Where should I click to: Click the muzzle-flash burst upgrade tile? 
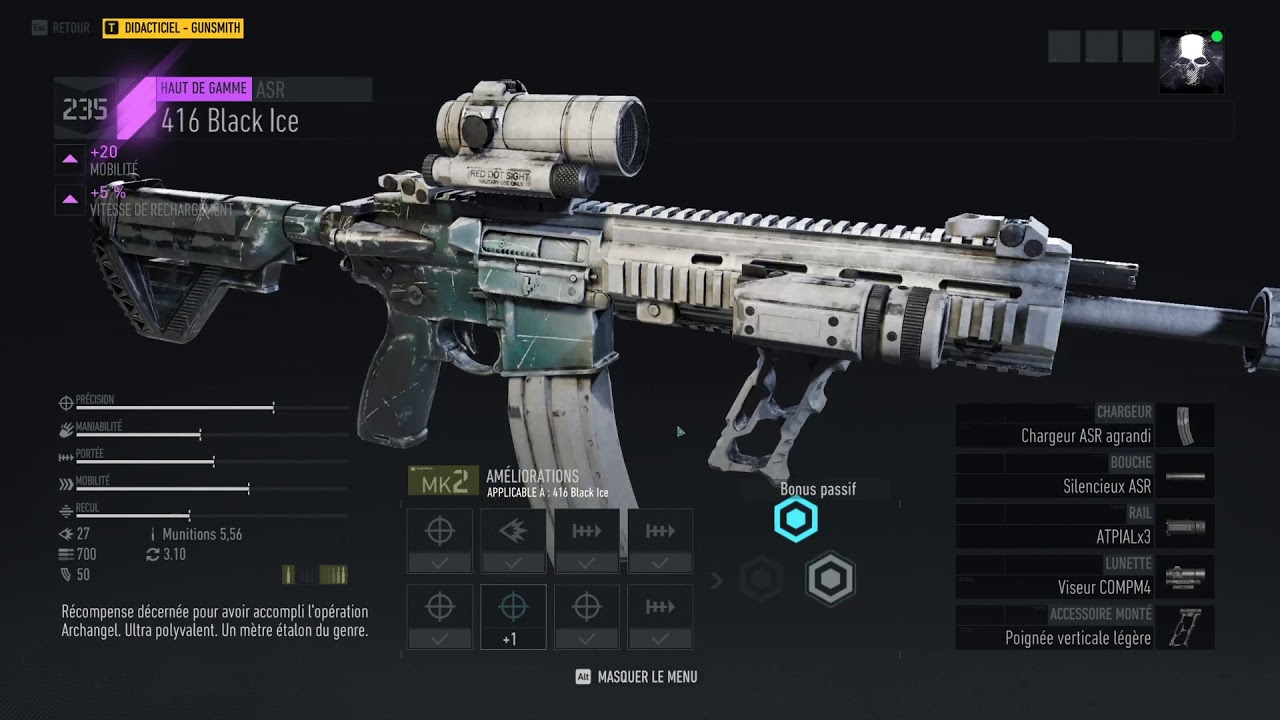[513, 540]
